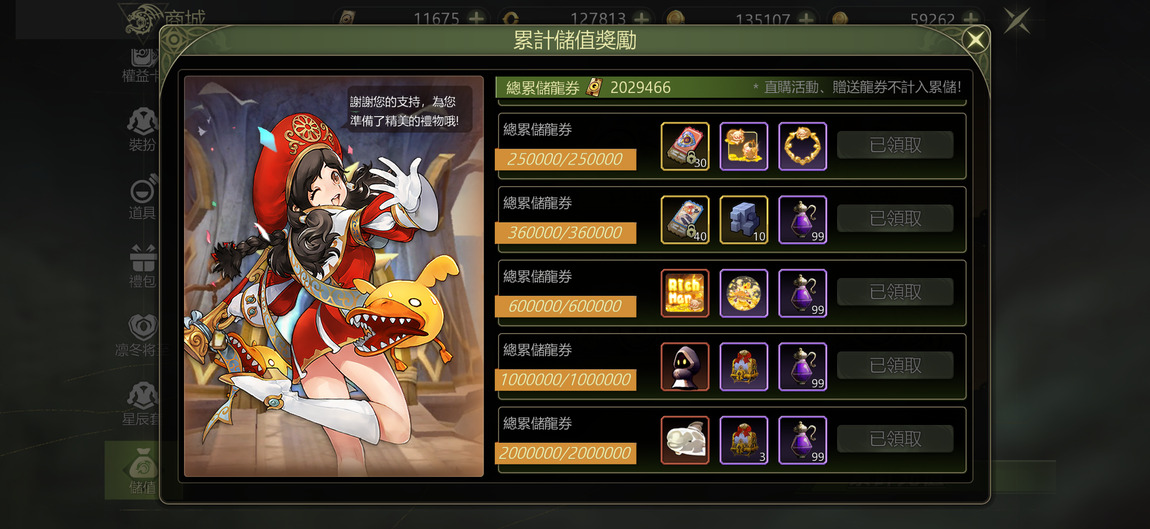
Task: View the card pack x40 reward icon
Action: 685,220
